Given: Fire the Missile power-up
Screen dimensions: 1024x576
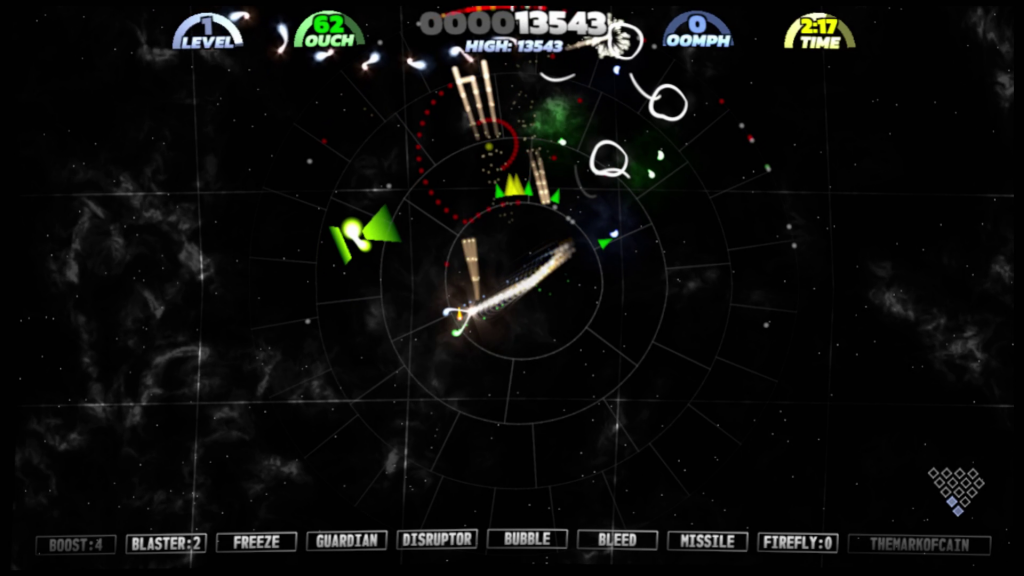Looking at the screenshot, I should click(x=707, y=541).
